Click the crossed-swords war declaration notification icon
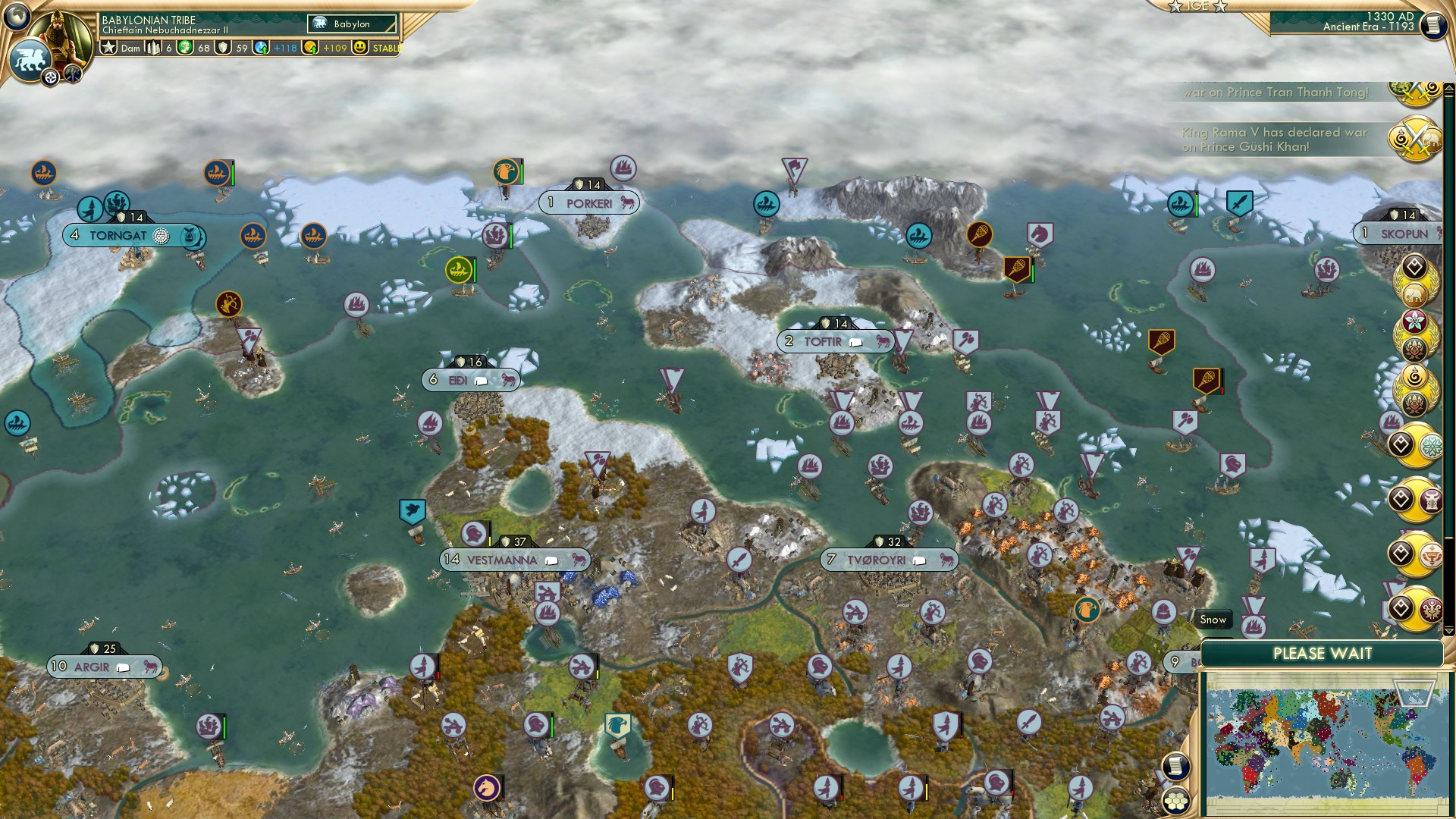1456x819 pixels. point(1415,94)
